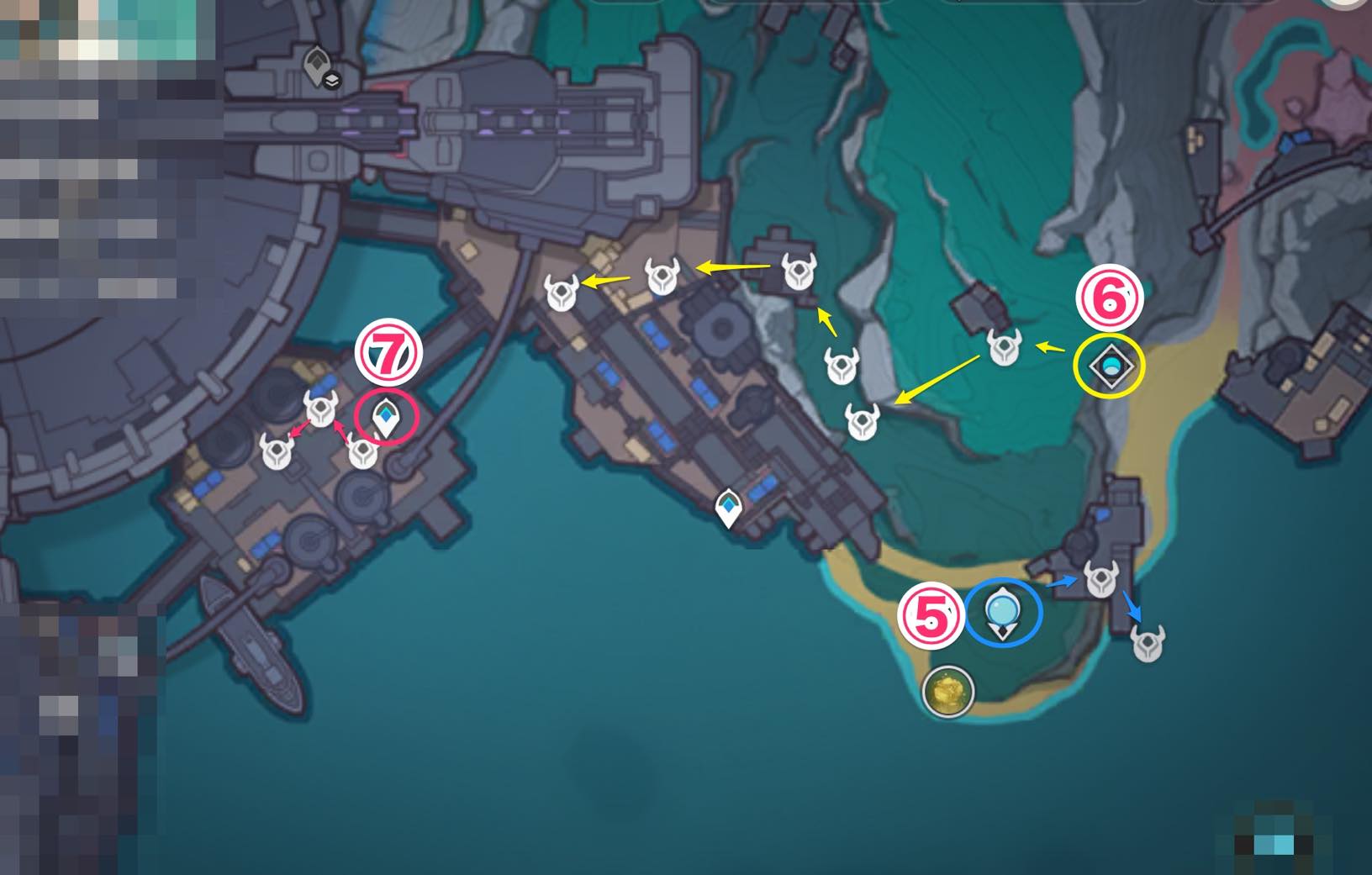Image resolution: width=1372 pixels, height=875 pixels.
Task: Select the diamond marker circled in yellow
Action: tap(1110, 366)
